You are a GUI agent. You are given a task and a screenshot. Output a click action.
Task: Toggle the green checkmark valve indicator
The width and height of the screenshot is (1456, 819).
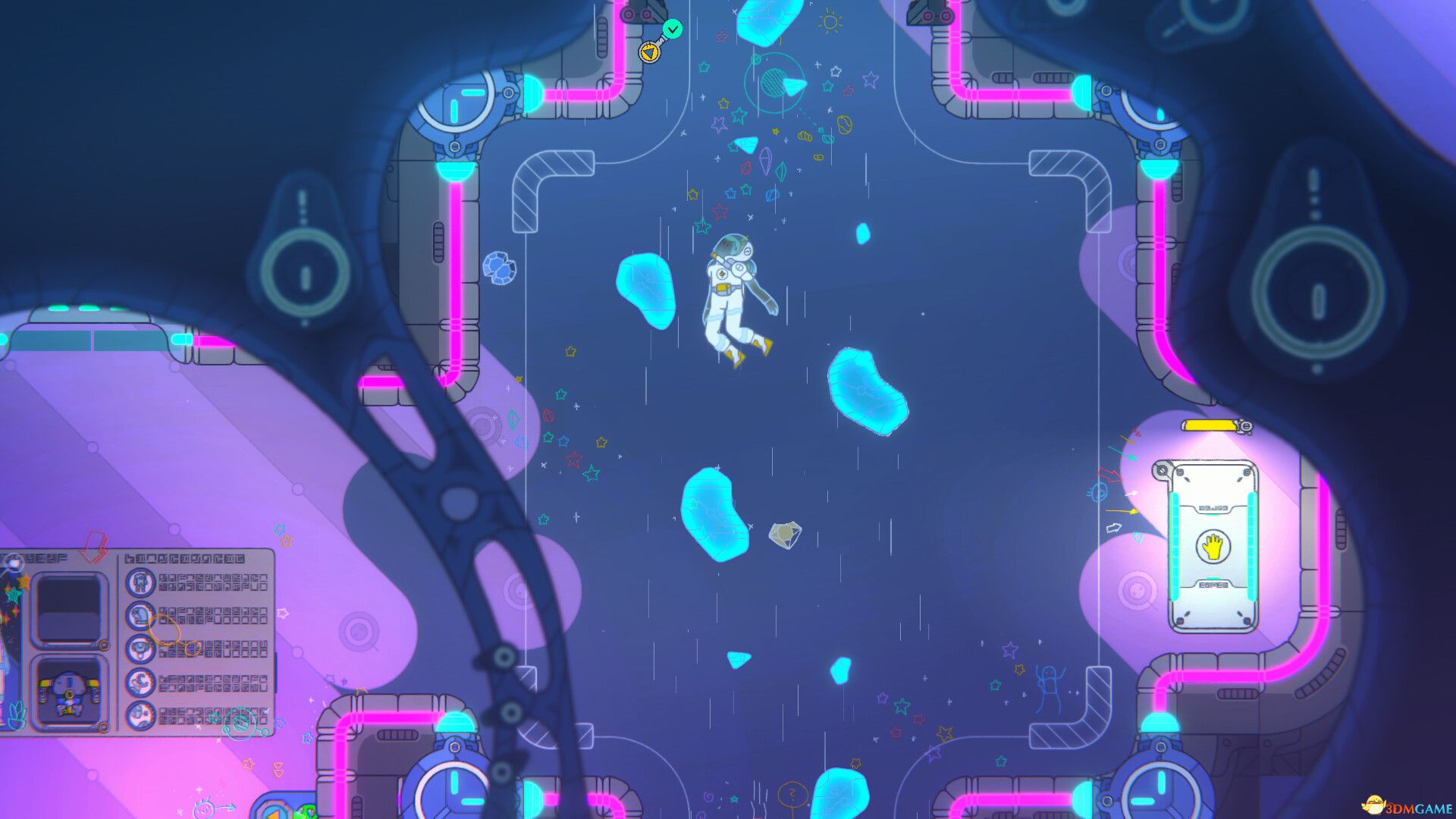point(673,28)
